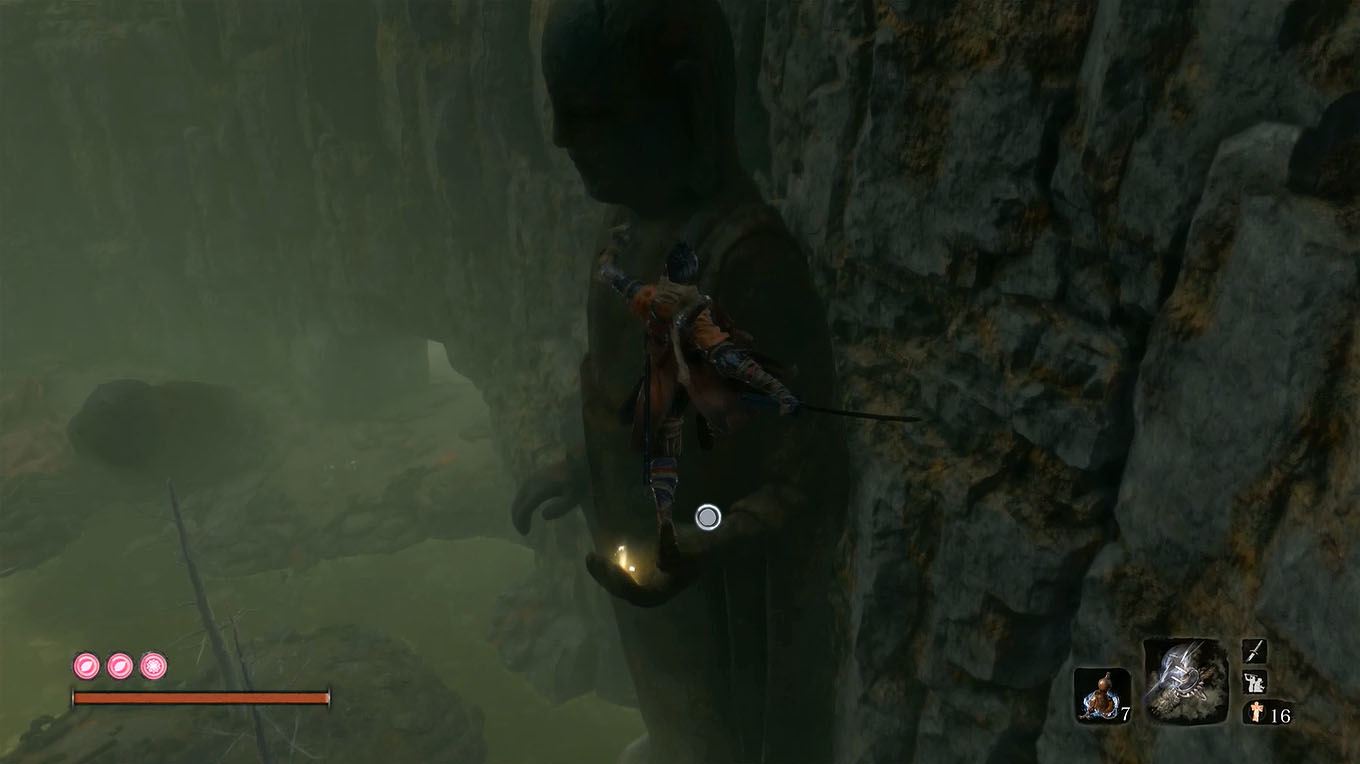The width and height of the screenshot is (1360, 764).
Task: Click the orange health bar
Action: tap(200, 695)
